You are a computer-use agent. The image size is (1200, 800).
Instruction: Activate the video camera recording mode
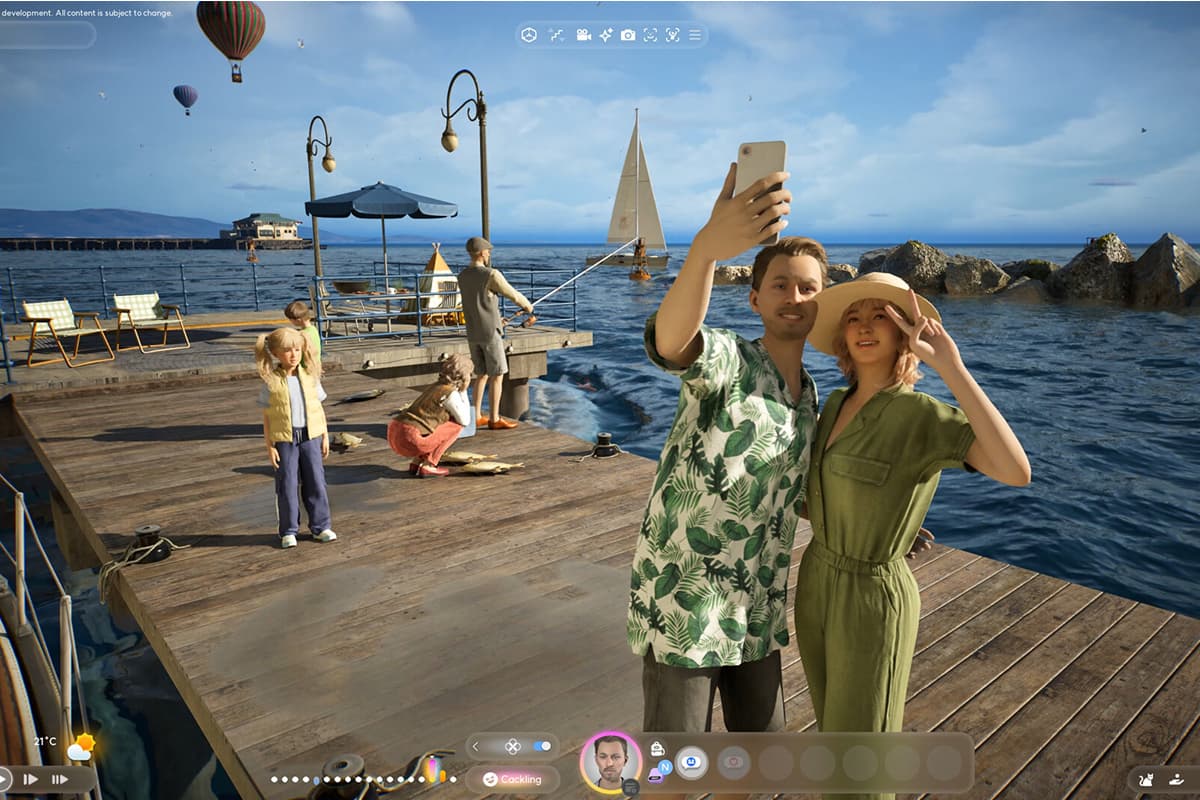(x=583, y=35)
